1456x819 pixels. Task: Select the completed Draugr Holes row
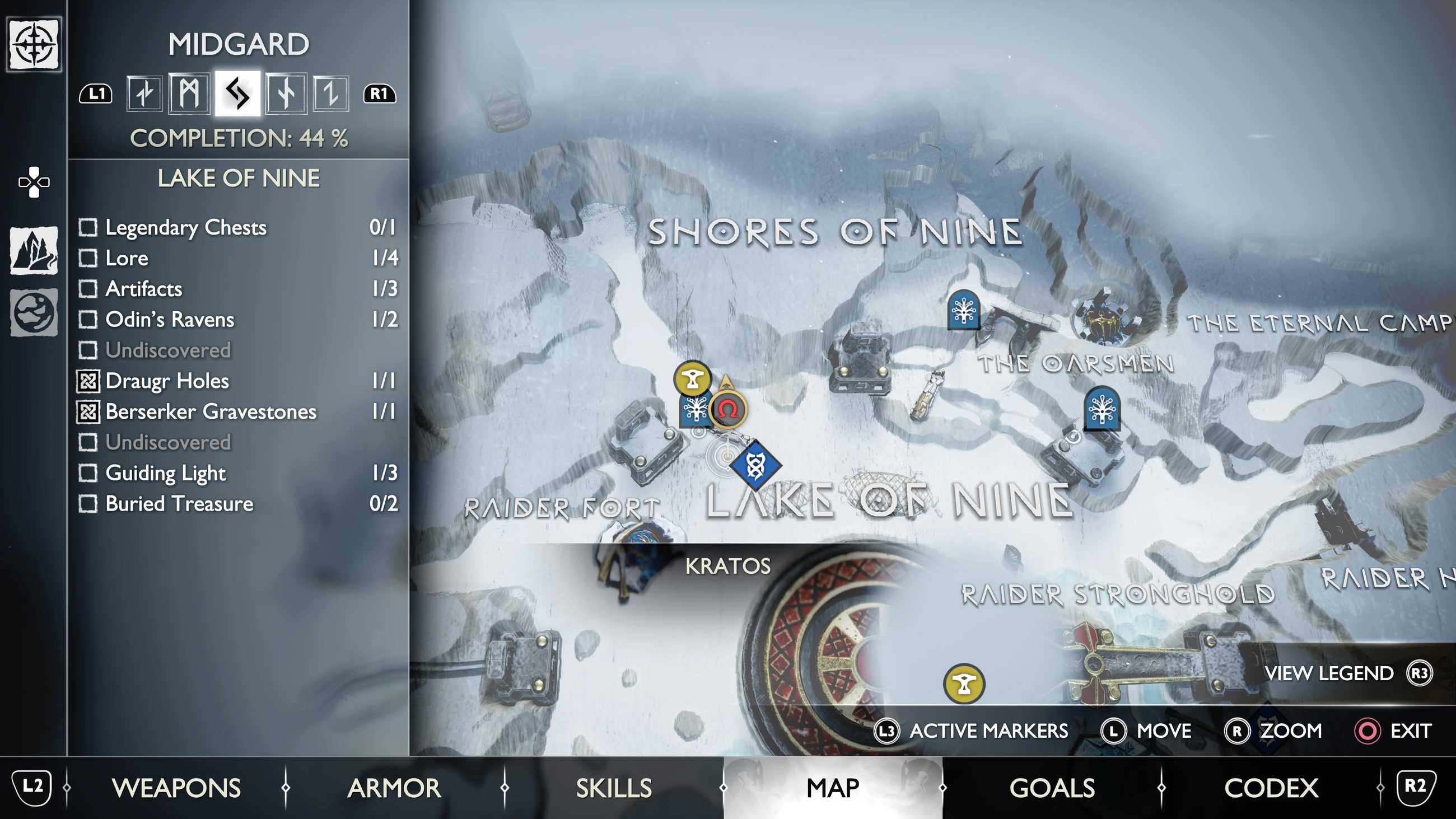237,381
